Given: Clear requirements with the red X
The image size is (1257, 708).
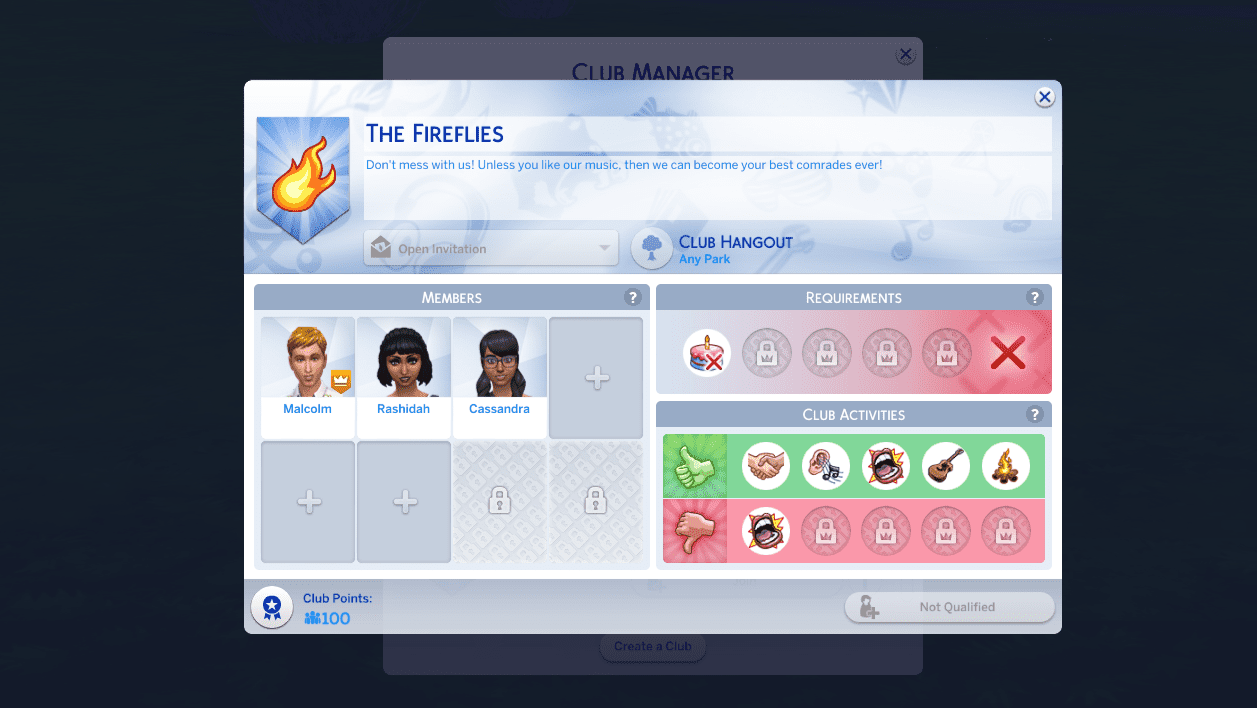Looking at the screenshot, I should 1007,353.
